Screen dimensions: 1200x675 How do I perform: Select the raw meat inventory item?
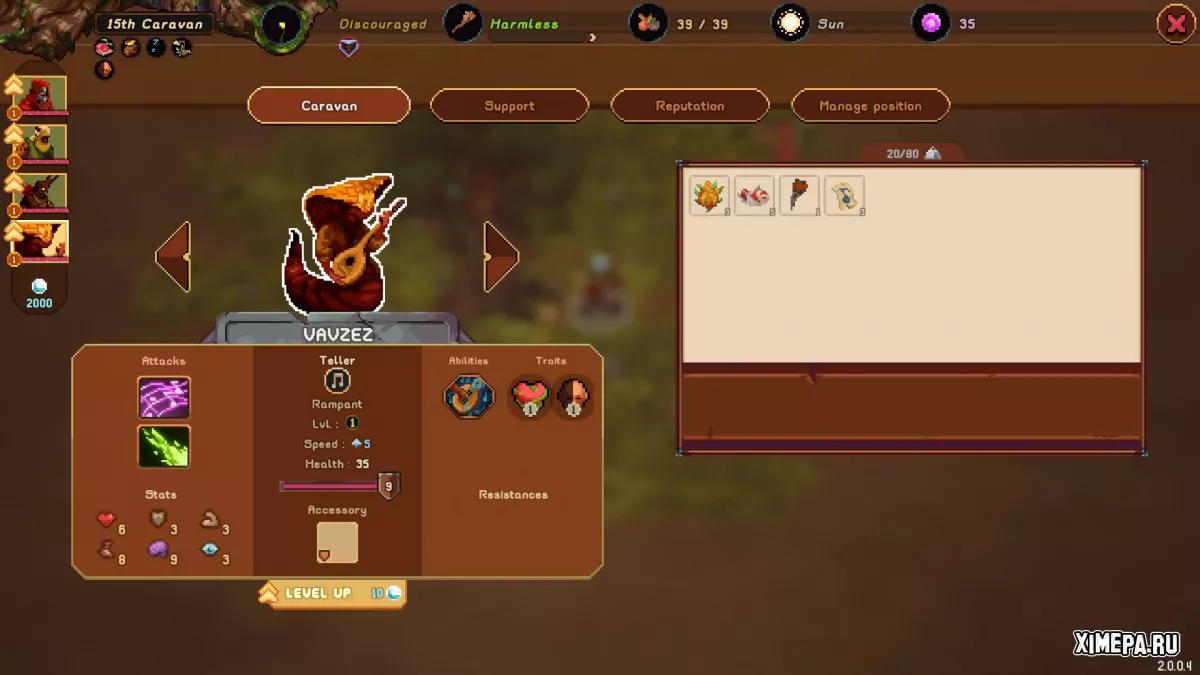[x=754, y=196]
